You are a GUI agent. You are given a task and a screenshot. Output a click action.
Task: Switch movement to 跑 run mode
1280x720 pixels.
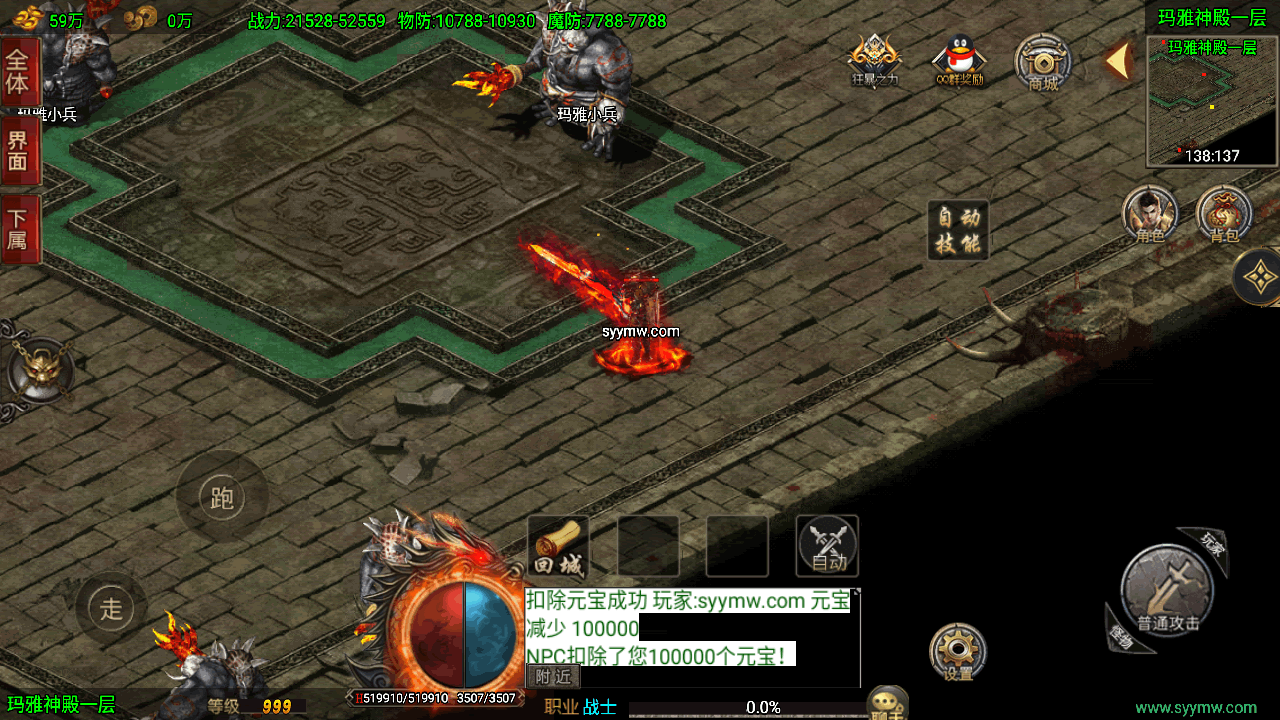click(222, 497)
